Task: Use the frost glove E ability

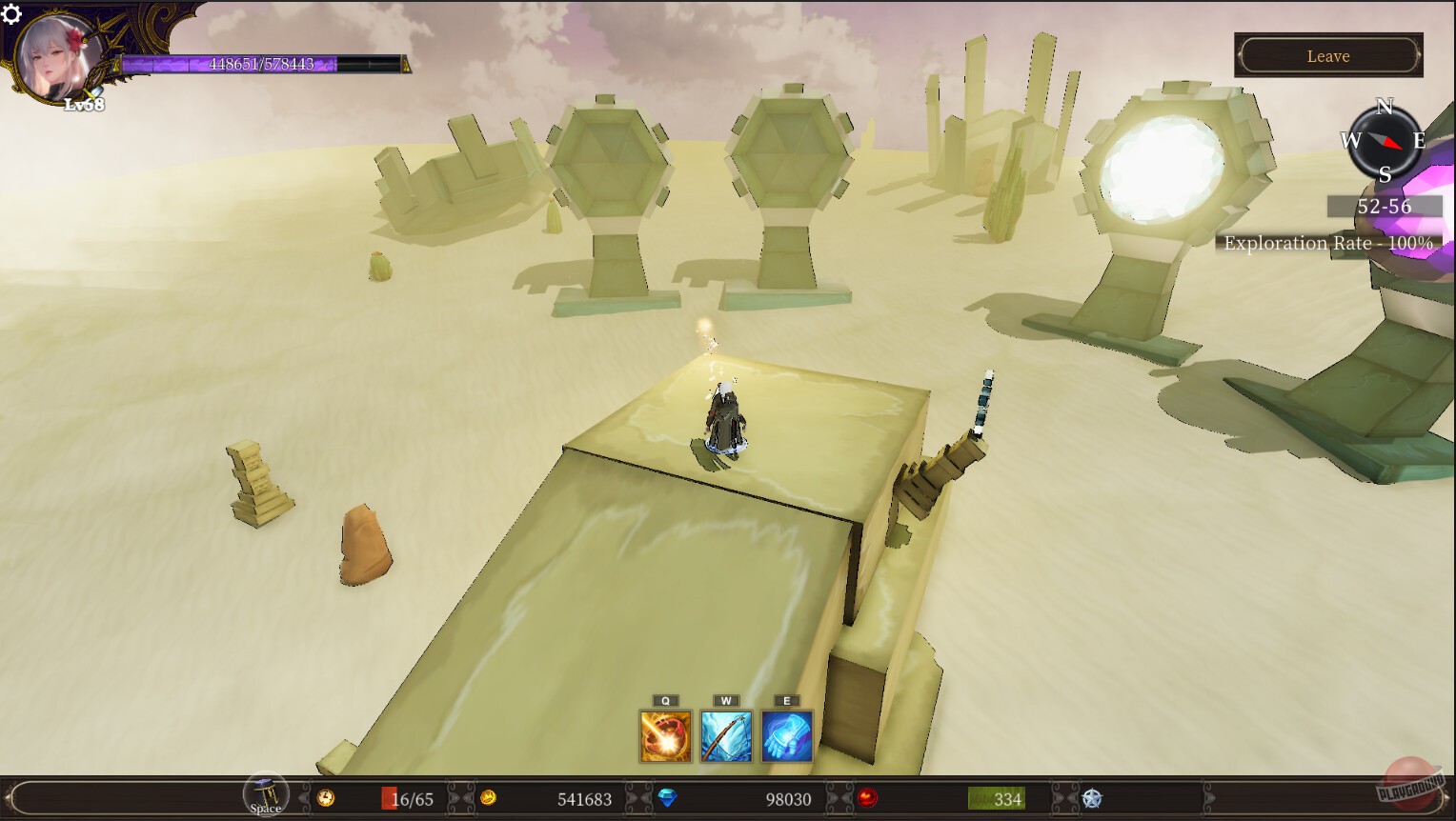Action: pos(785,735)
